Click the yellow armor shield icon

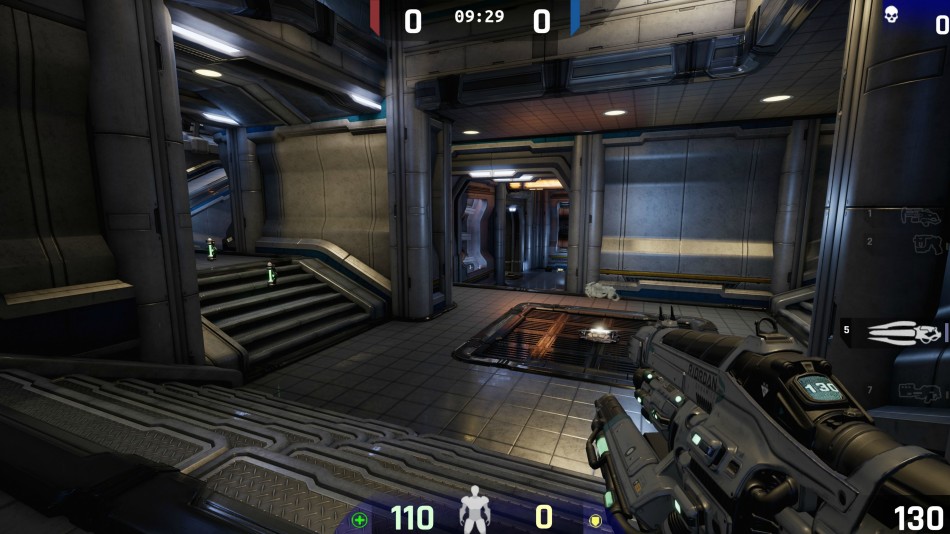coord(597,519)
